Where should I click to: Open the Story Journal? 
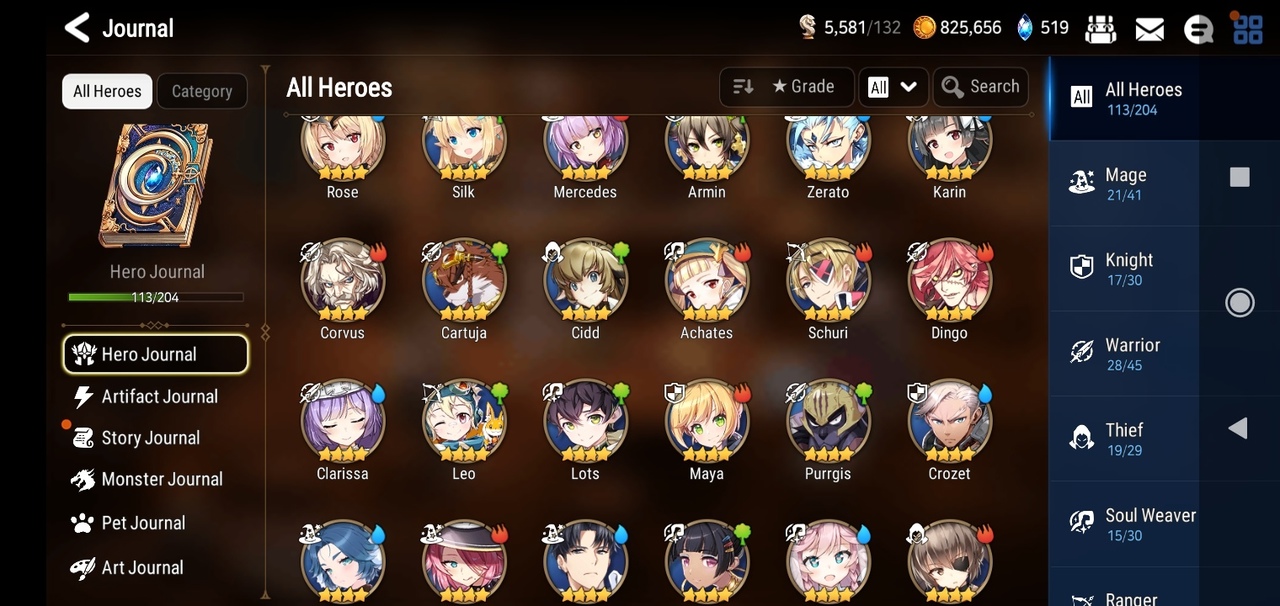point(149,438)
